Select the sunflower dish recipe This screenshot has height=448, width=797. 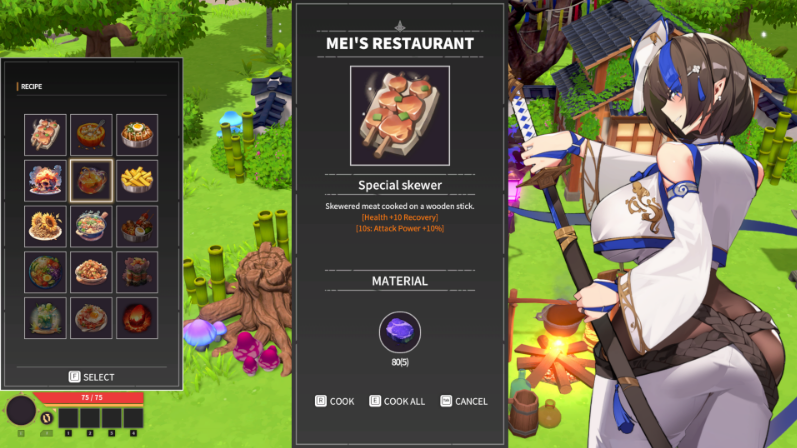pyautogui.click(x=46, y=225)
